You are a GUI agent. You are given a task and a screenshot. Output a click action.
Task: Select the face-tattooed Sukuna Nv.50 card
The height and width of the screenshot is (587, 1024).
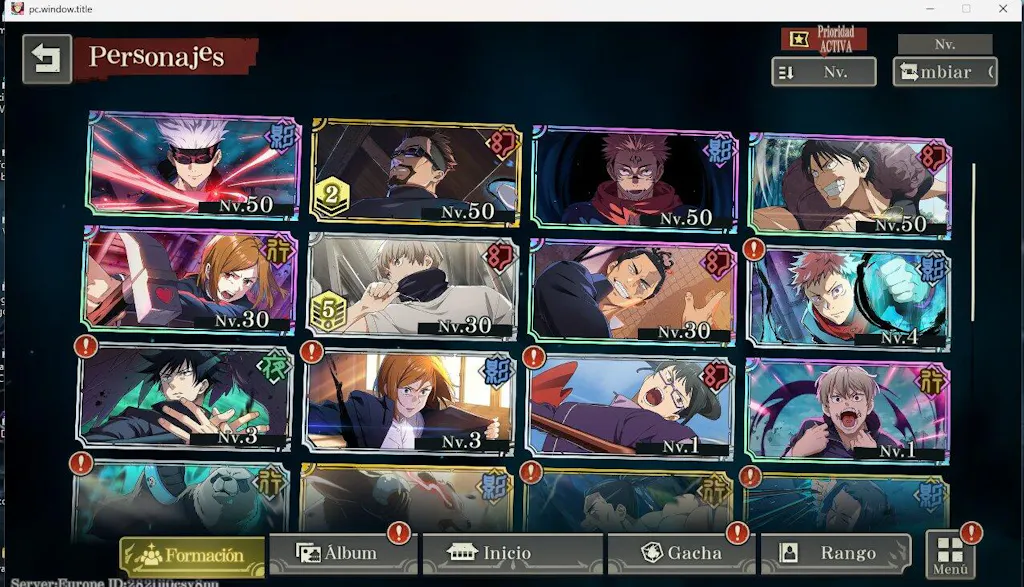636,178
